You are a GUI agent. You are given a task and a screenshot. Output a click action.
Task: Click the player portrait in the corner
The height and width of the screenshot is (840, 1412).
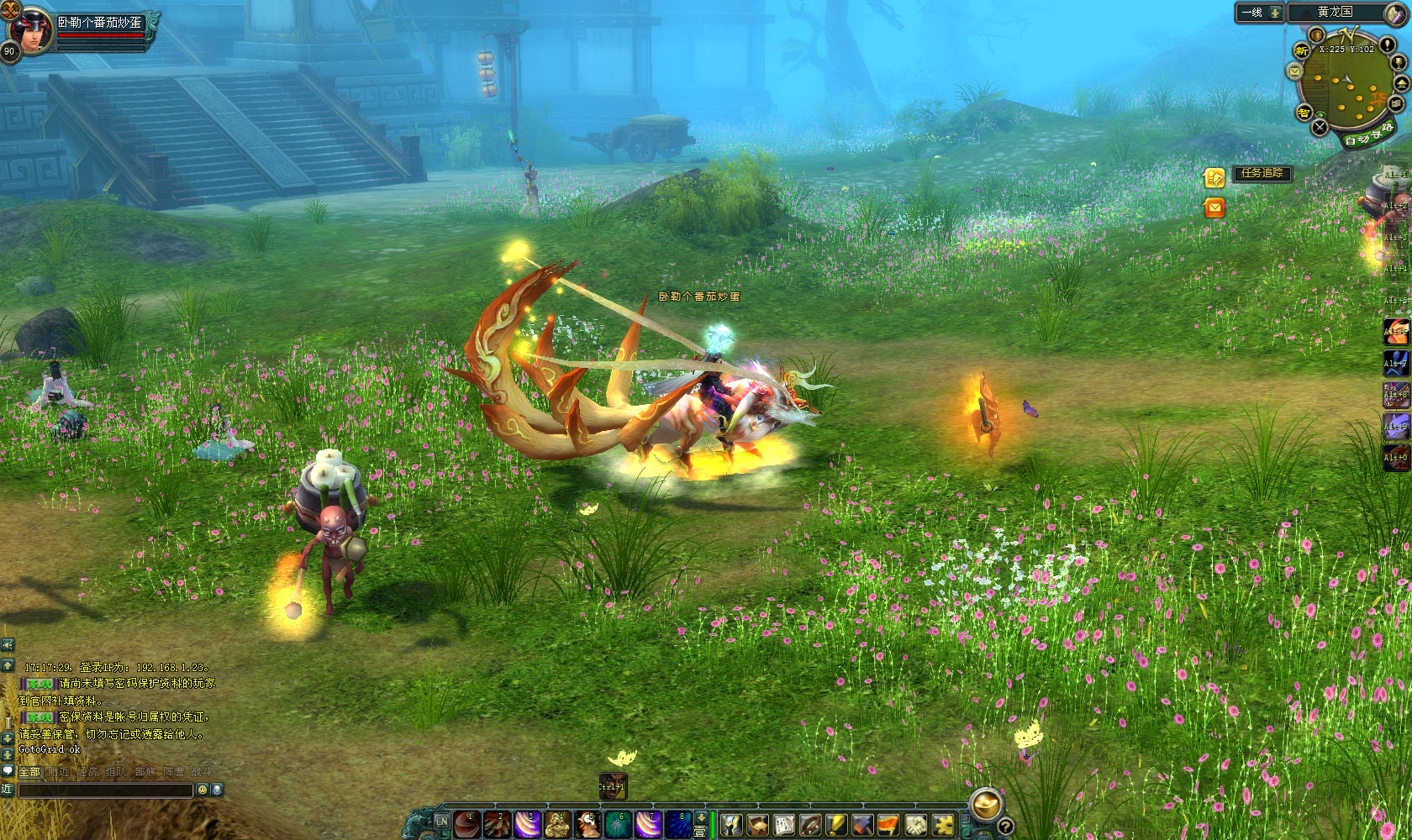point(32,29)
